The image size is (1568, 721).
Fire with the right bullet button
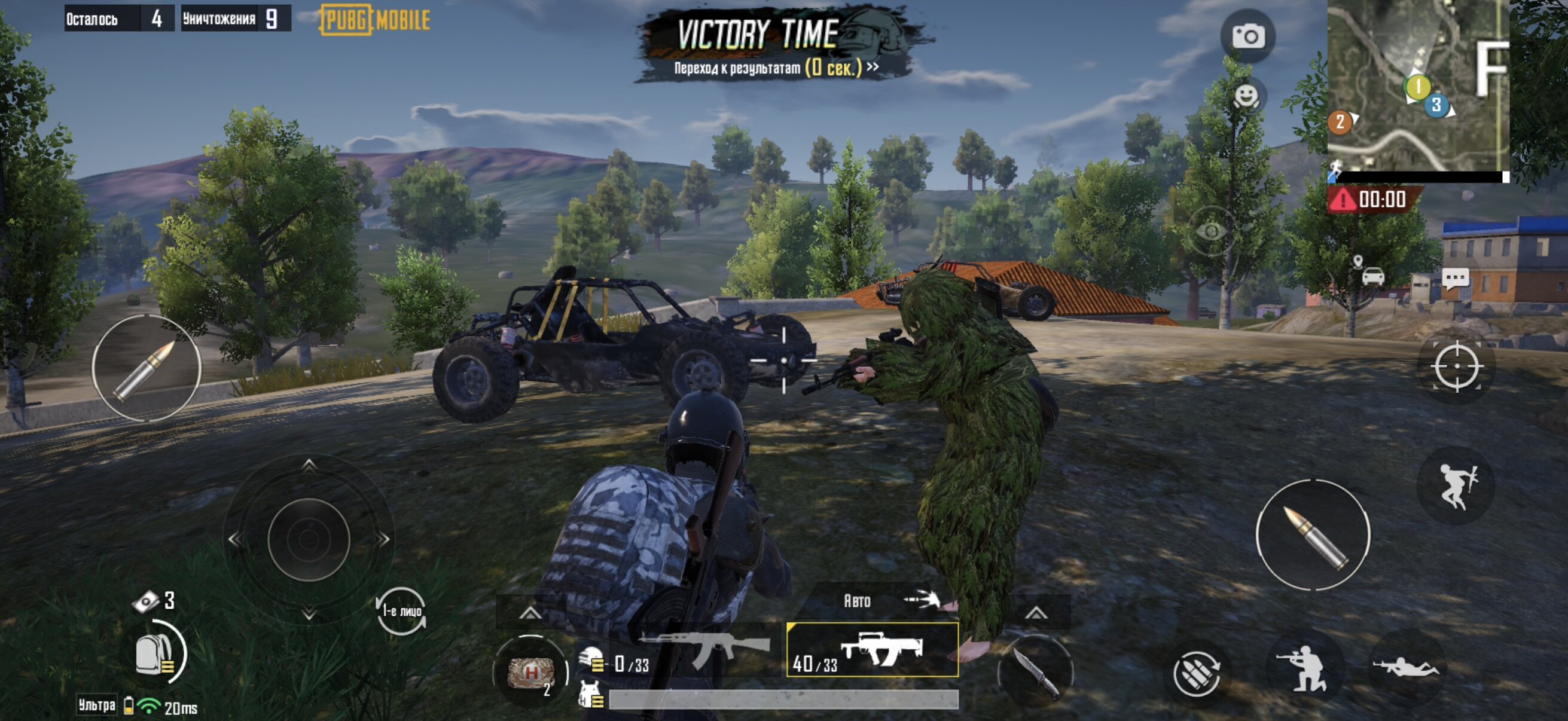1313,536
